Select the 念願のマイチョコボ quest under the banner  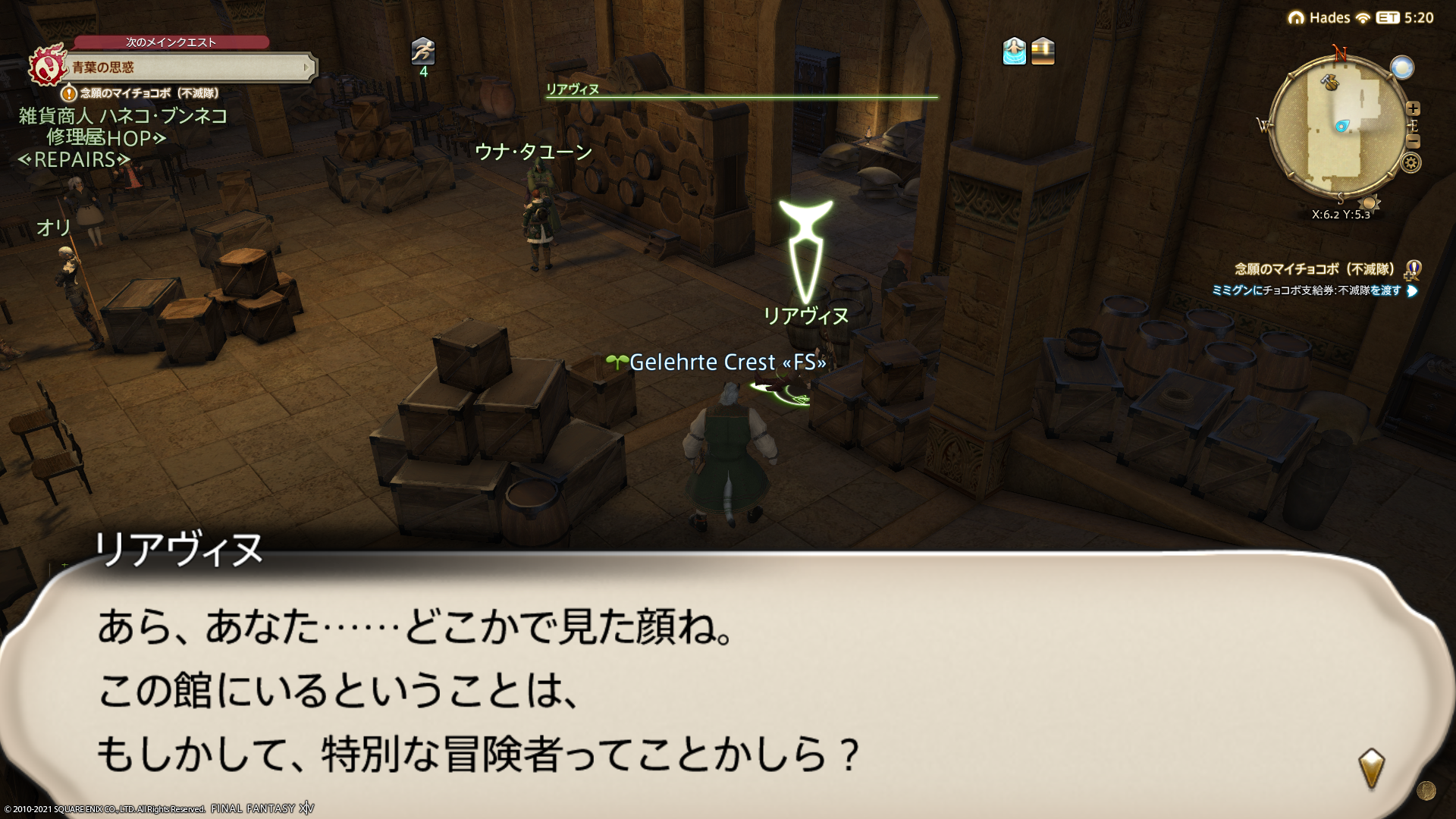pyautogui.click(x=149, y=93)
